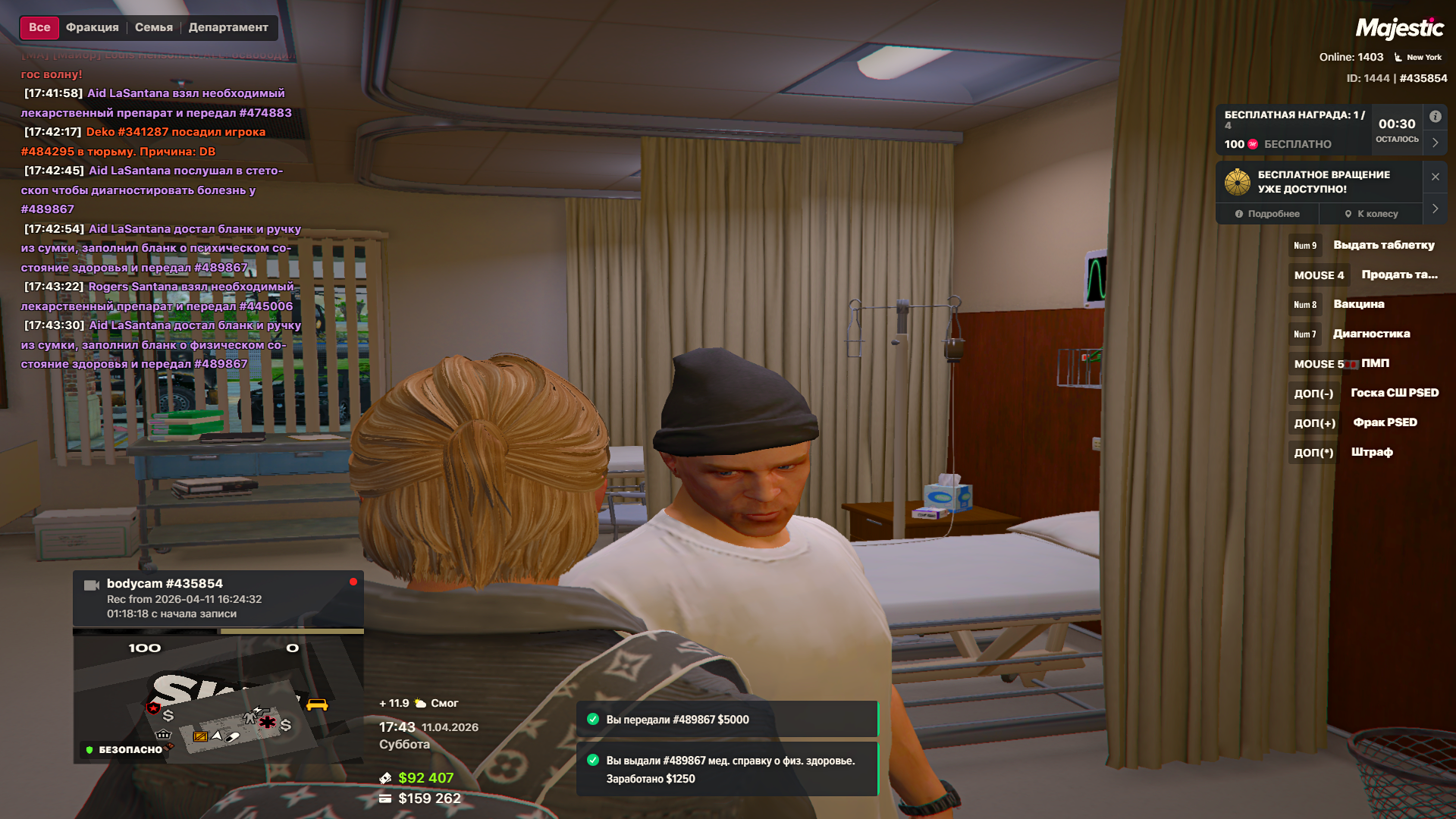This screenshot has width=1456, height=819.
Task: Click the bodycam recording panel
Action: (x=218, y=598)
